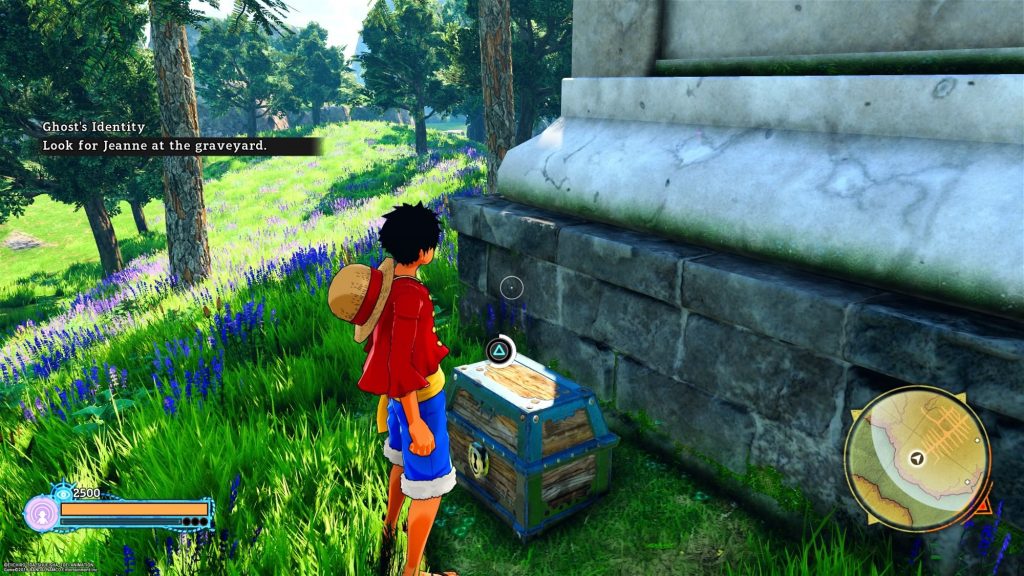Click the eye icon next to 2500
The height and width of the screenshot is (576, 1024).
64,492
